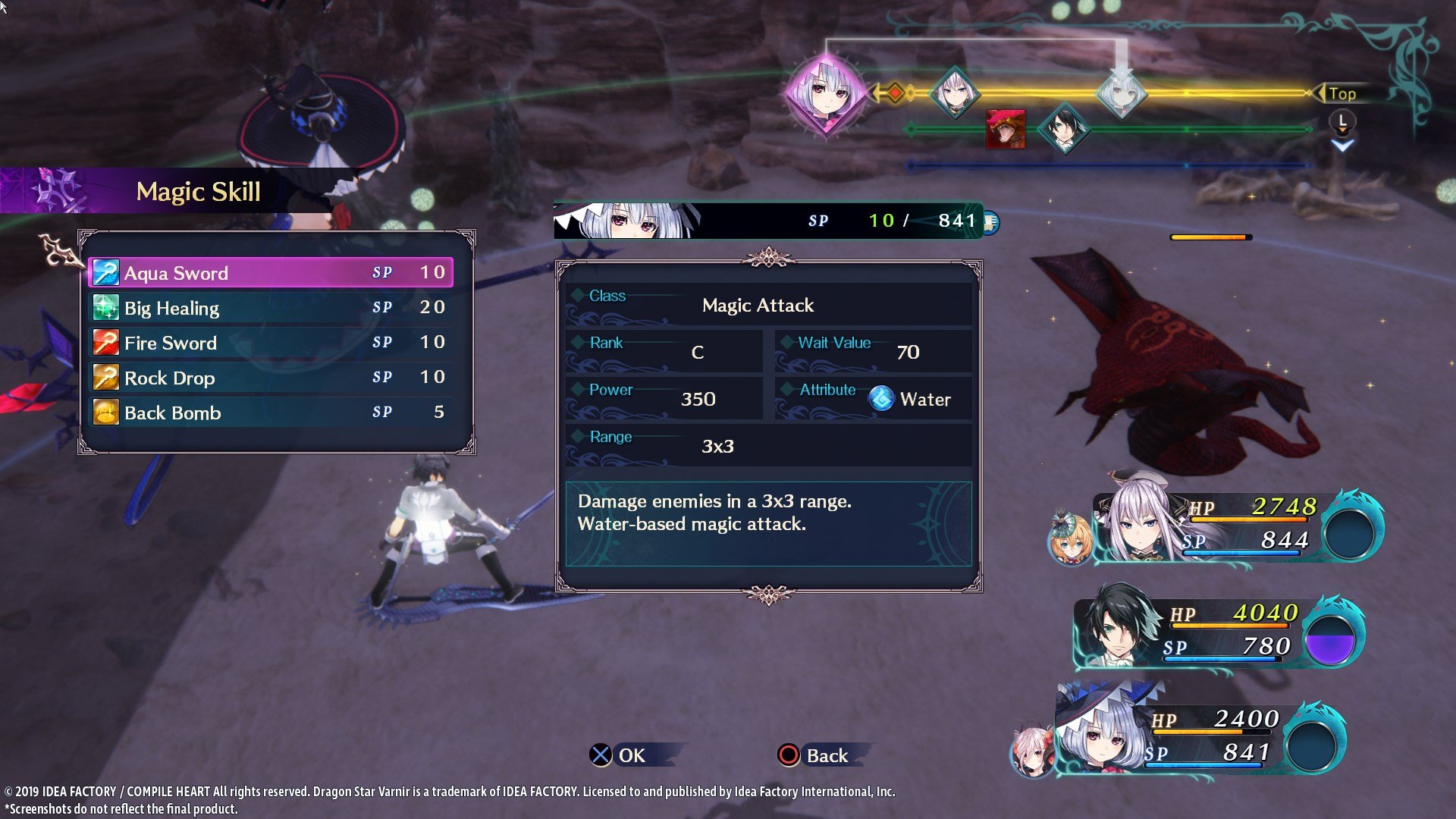This screenshot has width=1456, height=819.
Task: Select the Back Bomb skill icon
Action: point(106,410)
